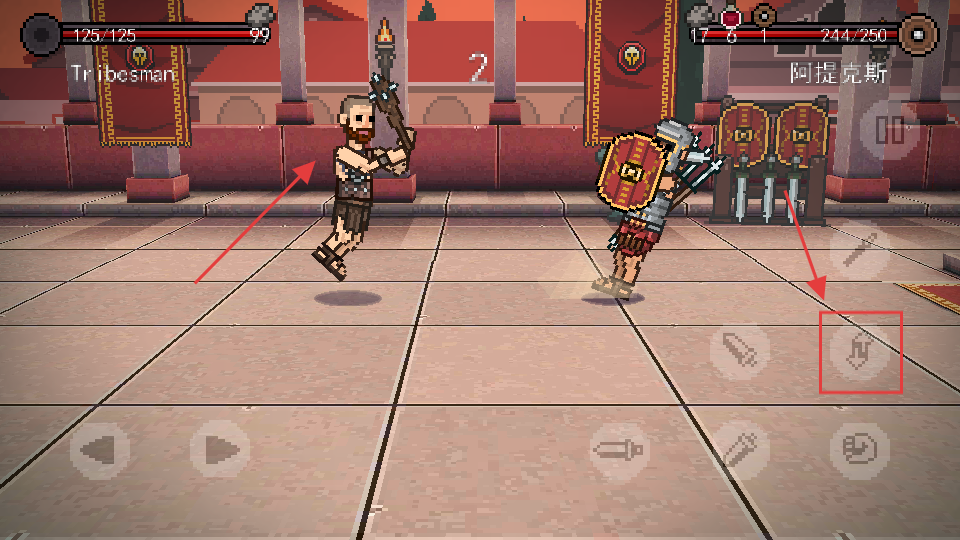Screen dimensions: 960x540
Task: Tap the move left arrow button
Action: click(x=99, y=450)
